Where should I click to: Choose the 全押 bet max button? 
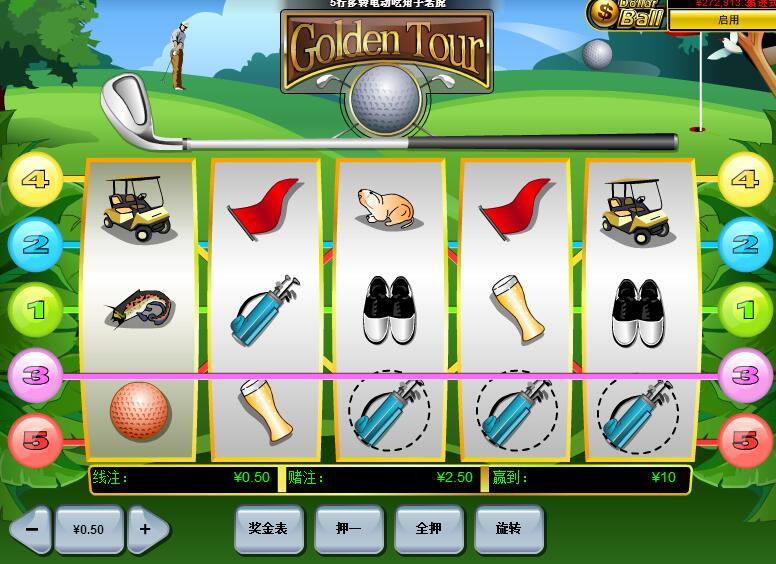(x=428, y=528)
